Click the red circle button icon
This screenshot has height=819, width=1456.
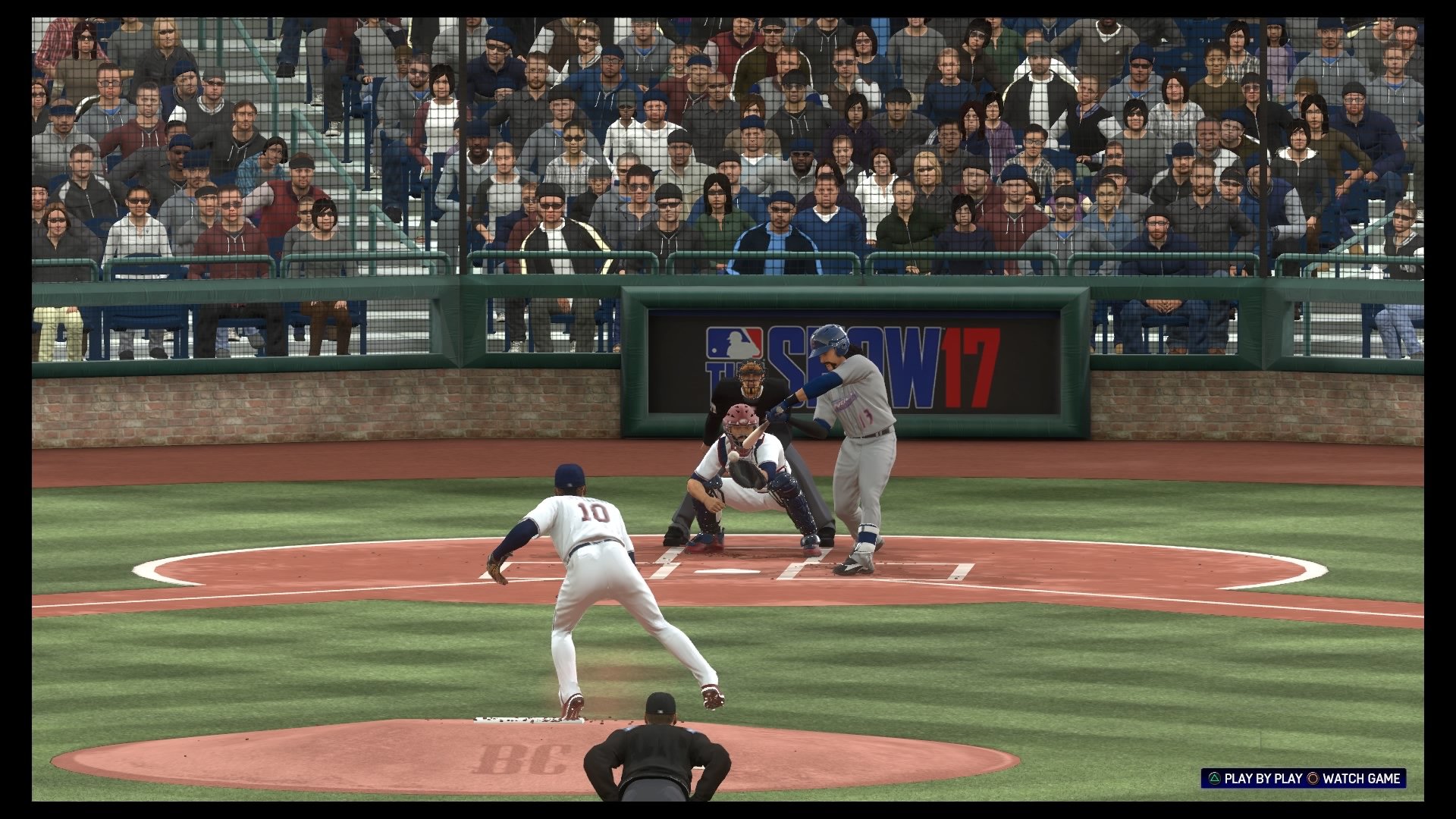pyautogui.click(x=1314, y=779)
